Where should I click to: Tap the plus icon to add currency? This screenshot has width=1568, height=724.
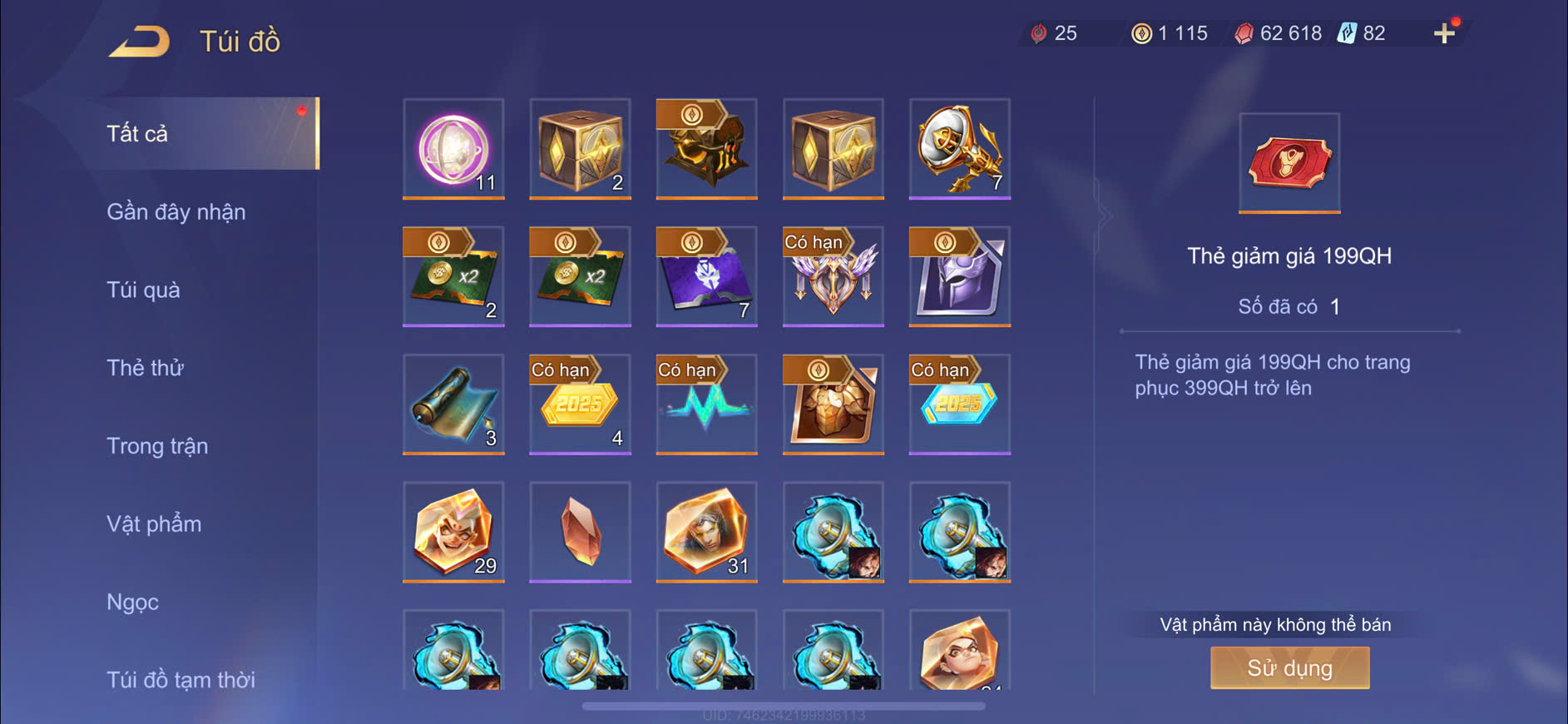click(x=1445, y=33)
